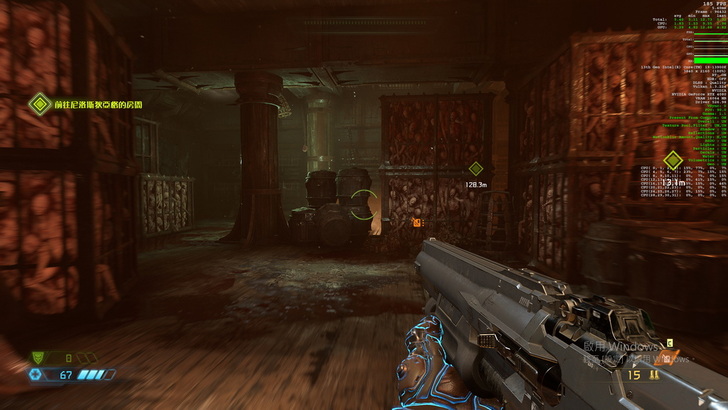
Task: Click the green armor shield icon
Action: [x=40, y=356]
